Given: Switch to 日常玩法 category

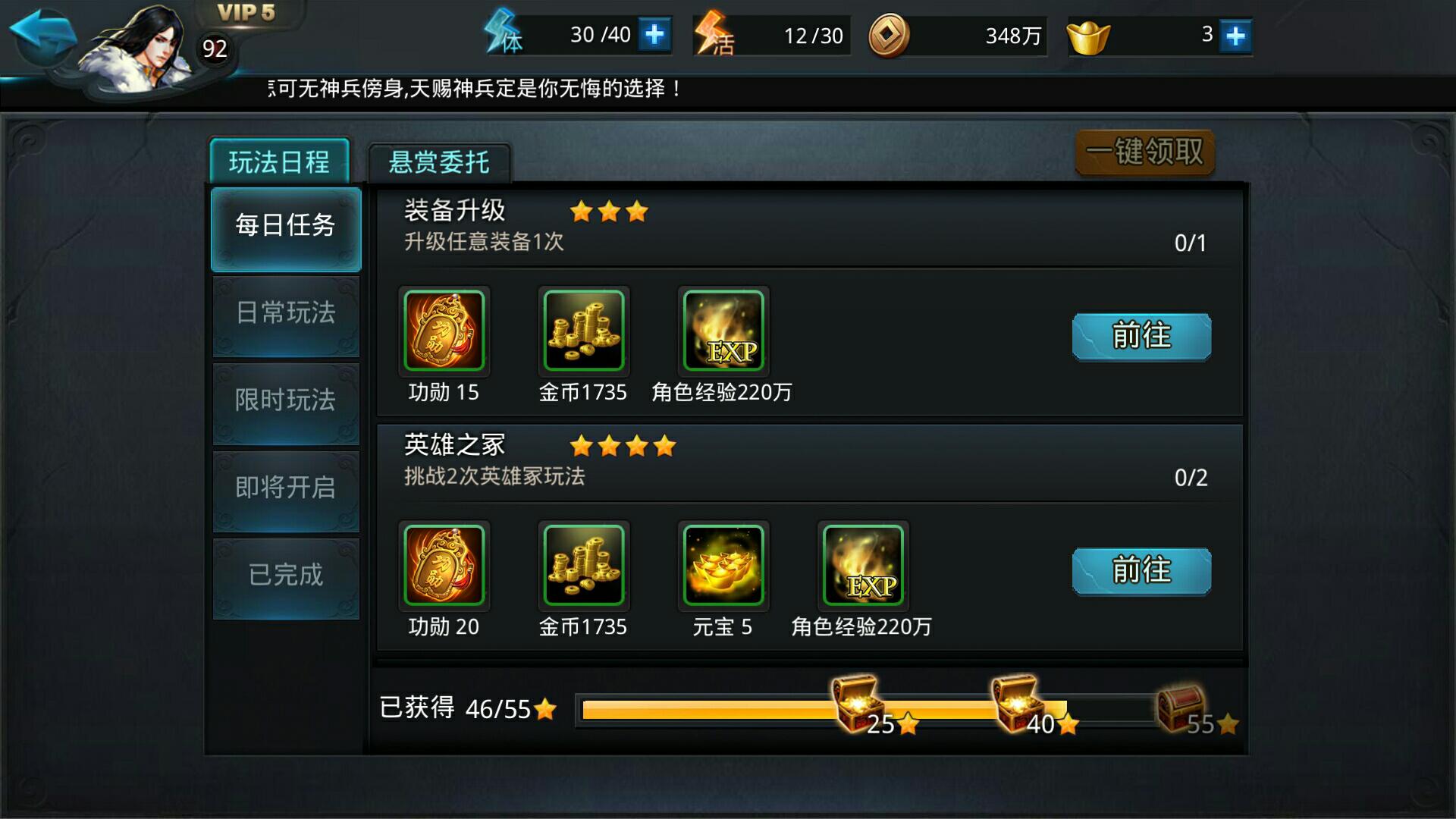Looking at the screenshot, I should (x=286, y=315).
